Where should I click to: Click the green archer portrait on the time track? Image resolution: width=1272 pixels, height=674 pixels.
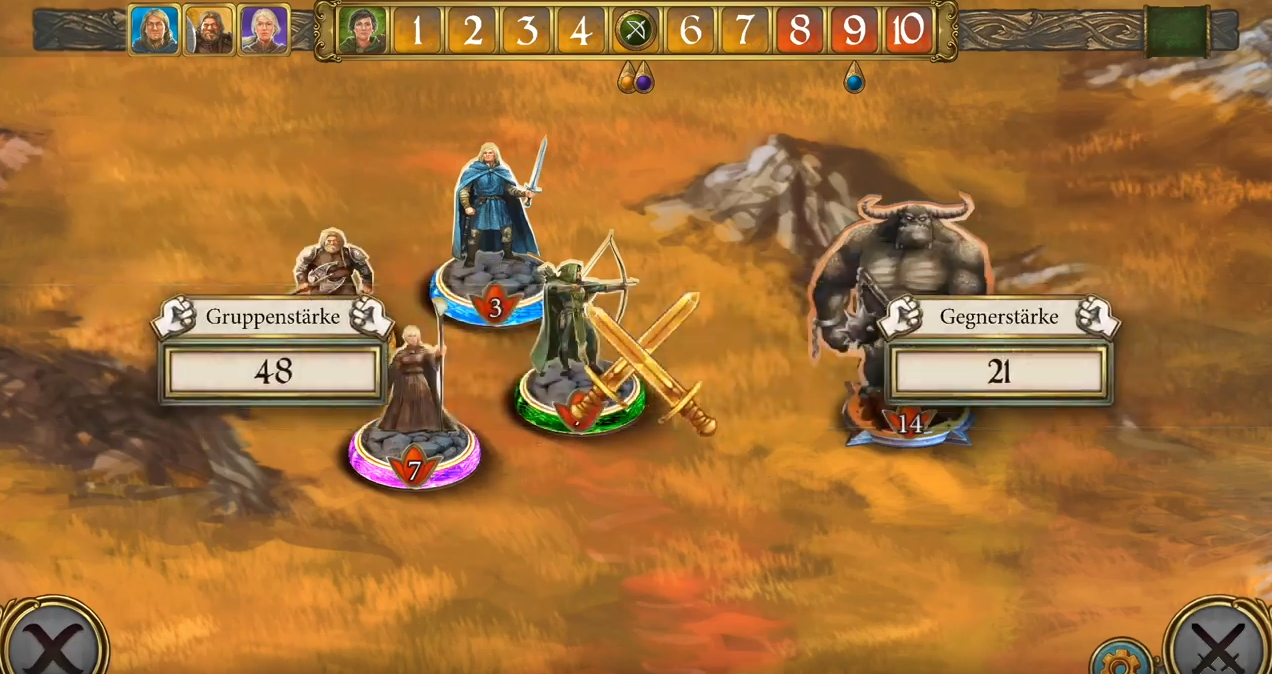(362, 30)
